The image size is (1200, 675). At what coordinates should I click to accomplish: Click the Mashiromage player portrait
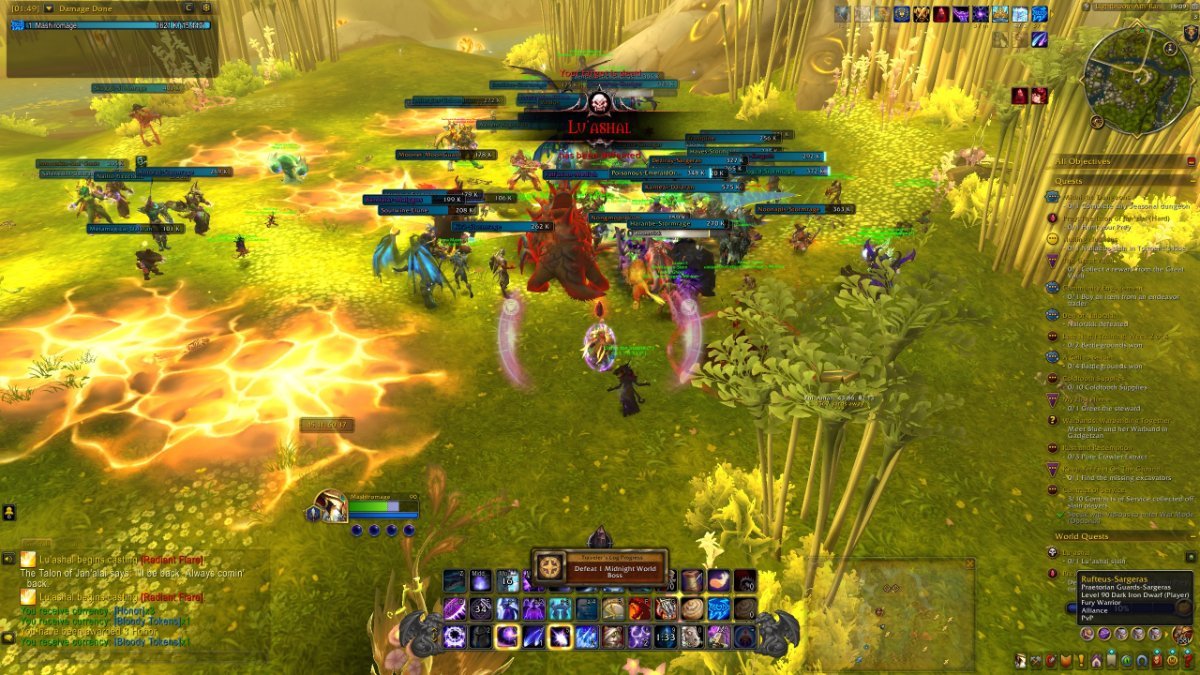[330, 506]
